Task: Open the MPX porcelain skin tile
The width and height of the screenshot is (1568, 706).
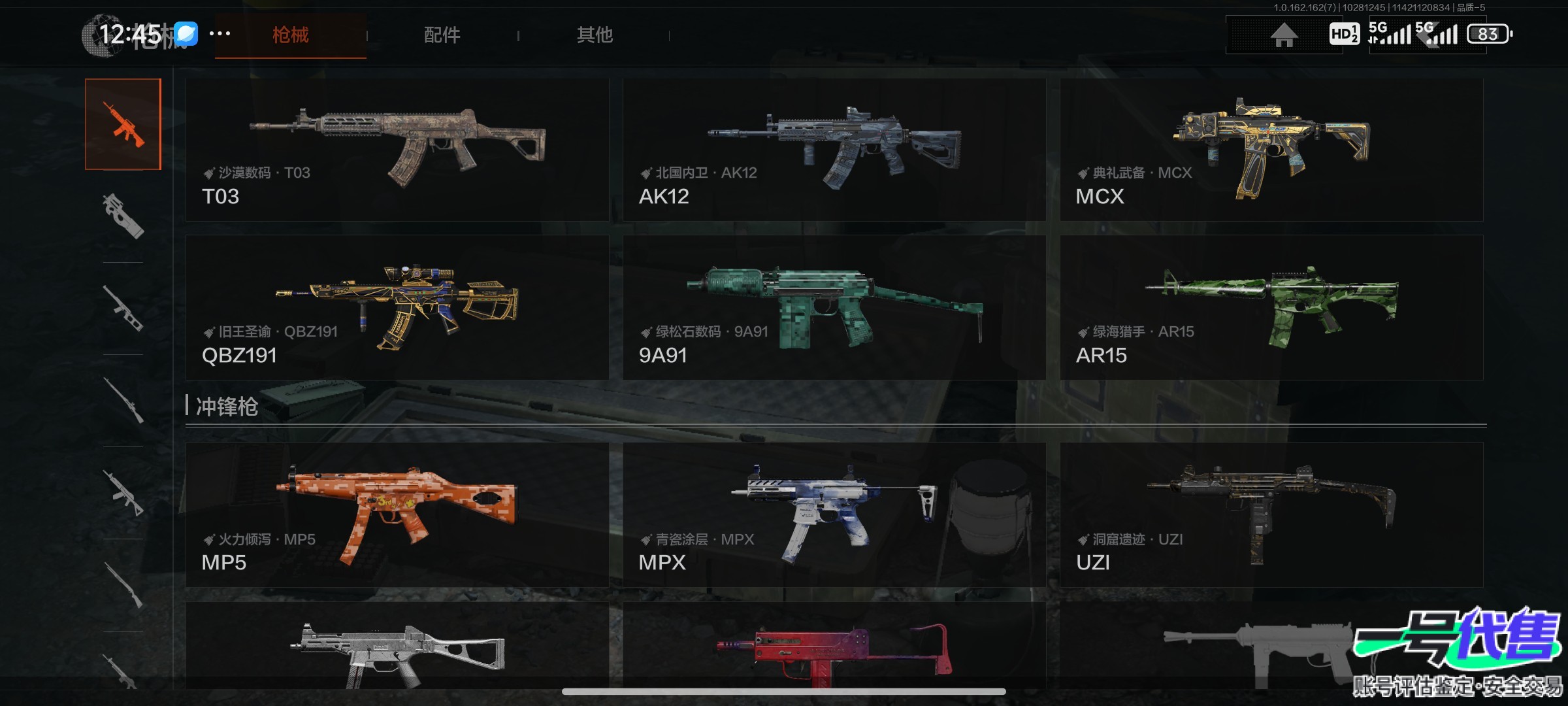Action: pyautogui.click(x=834, y=514)
